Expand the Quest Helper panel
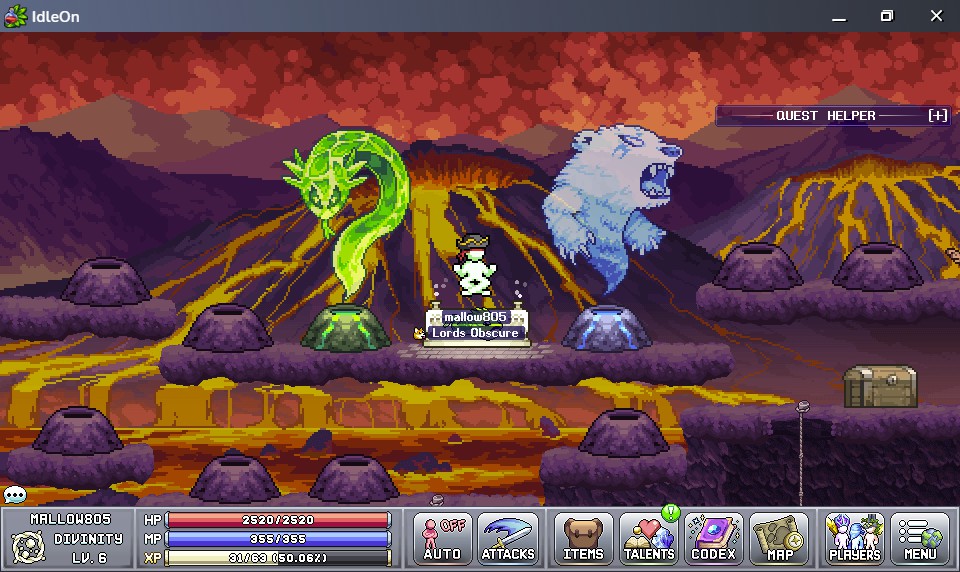960x572 pixels. coord(937,116)
